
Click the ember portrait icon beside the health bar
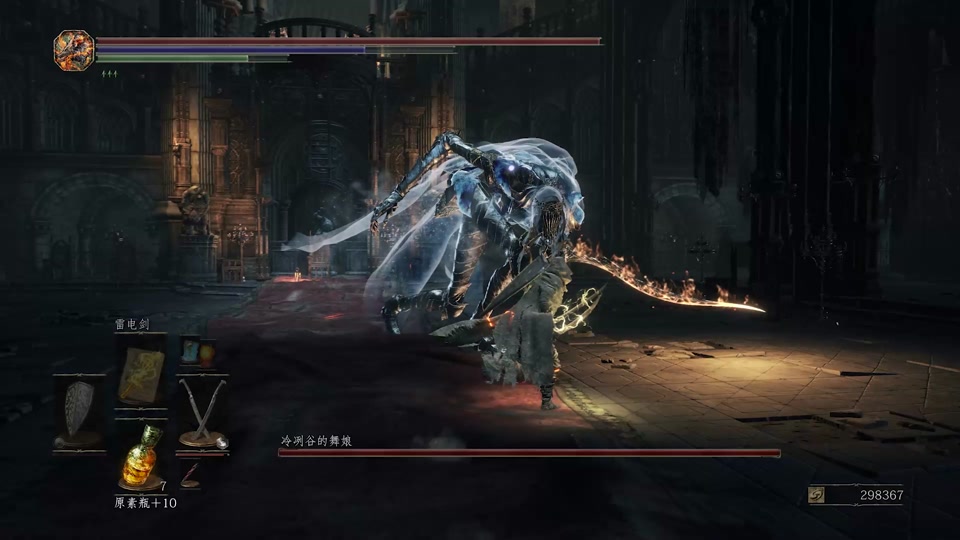click(74, 49)
